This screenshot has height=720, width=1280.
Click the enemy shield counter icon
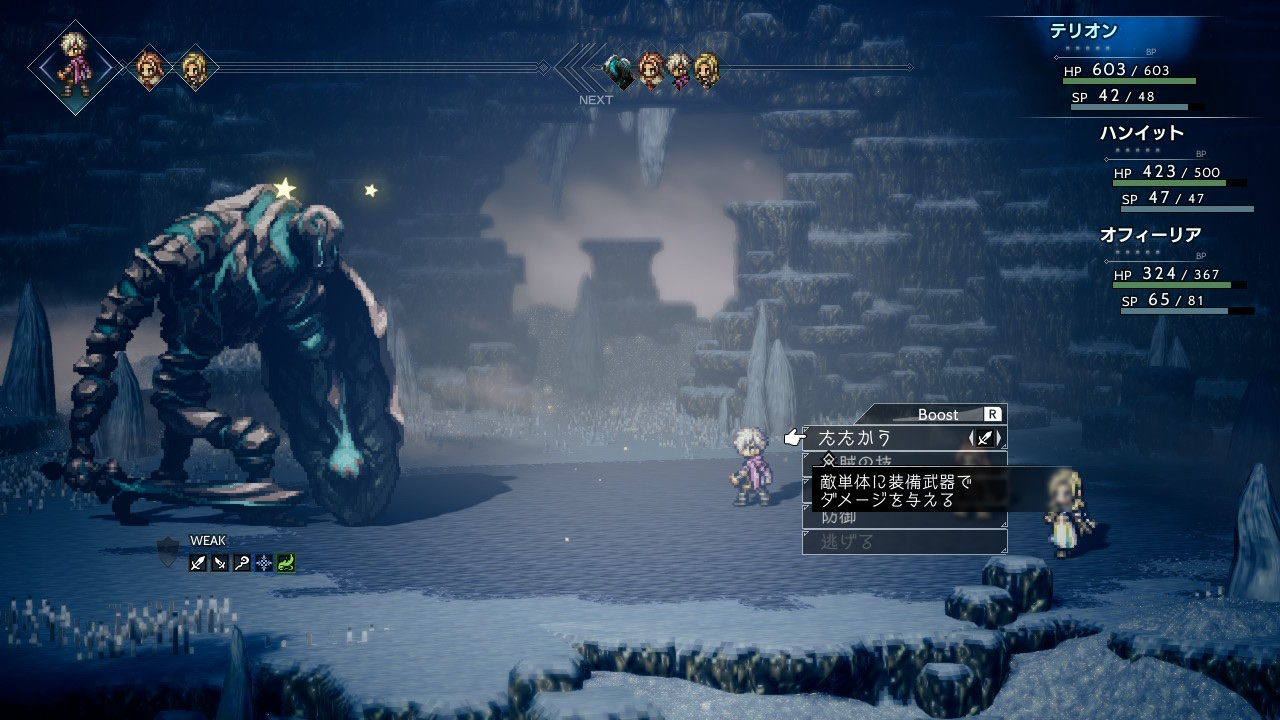[168, 552]
